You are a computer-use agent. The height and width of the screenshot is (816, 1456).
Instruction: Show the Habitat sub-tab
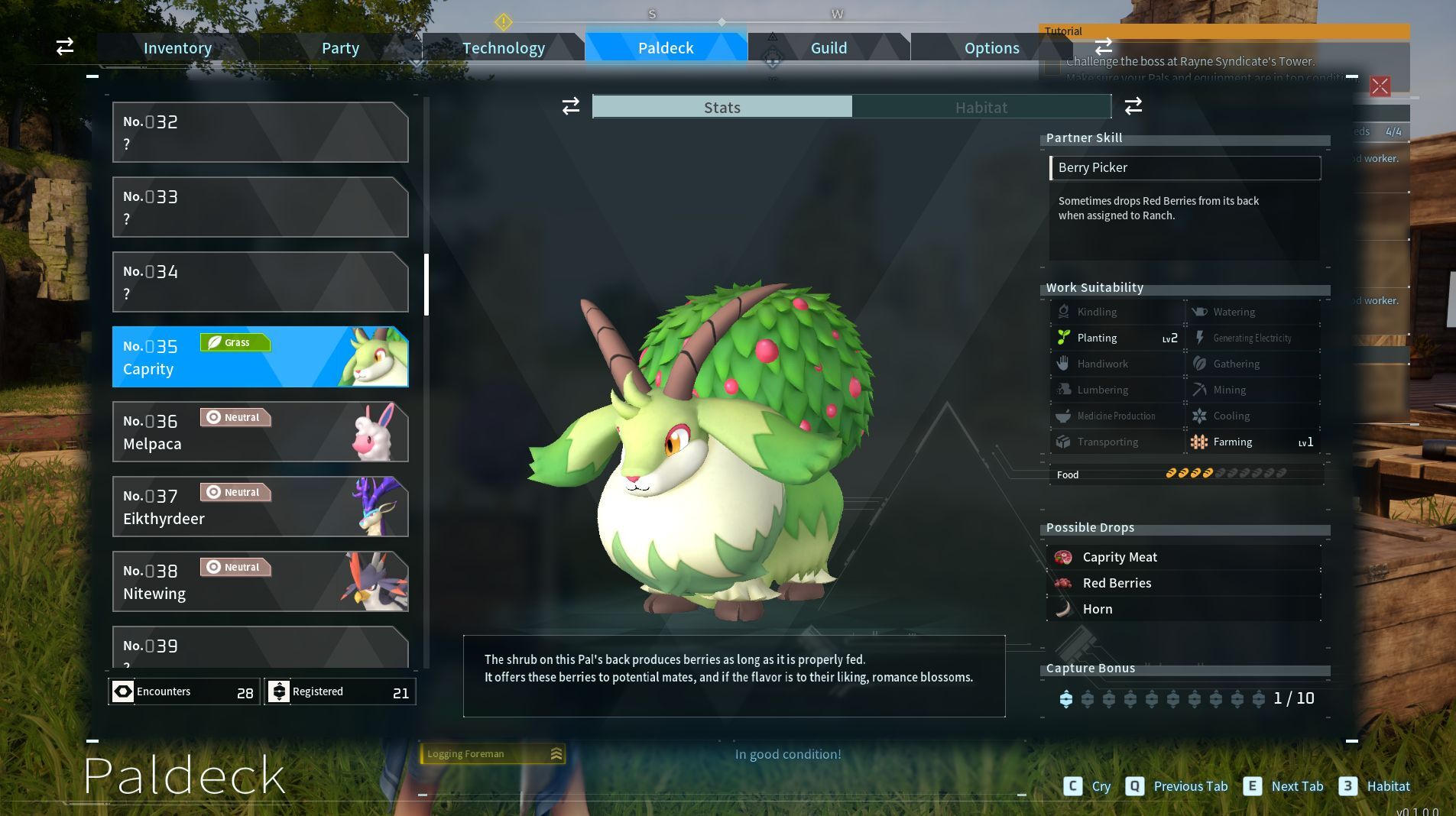tap(981, 107)
